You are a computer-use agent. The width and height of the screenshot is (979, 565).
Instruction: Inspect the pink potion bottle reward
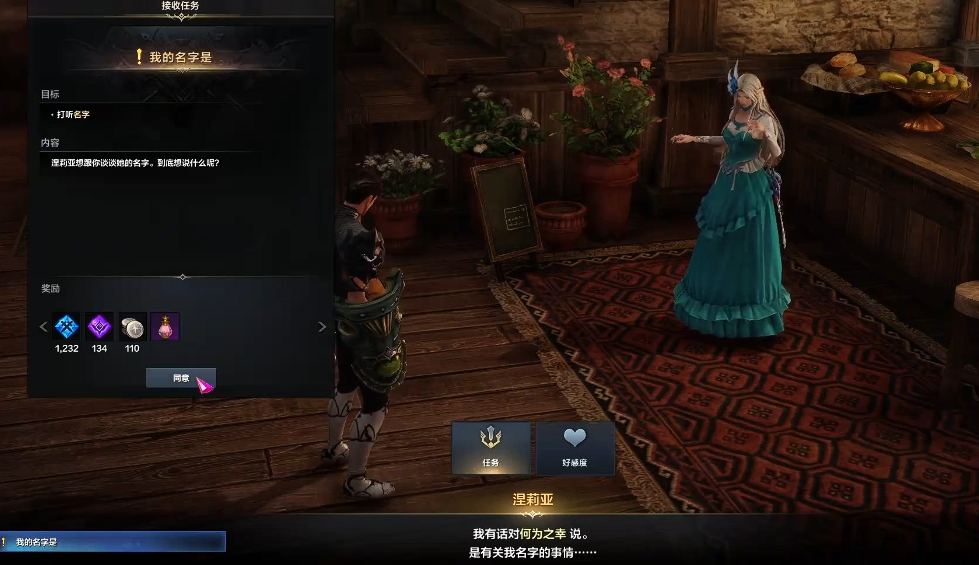(x=165, y=326)
